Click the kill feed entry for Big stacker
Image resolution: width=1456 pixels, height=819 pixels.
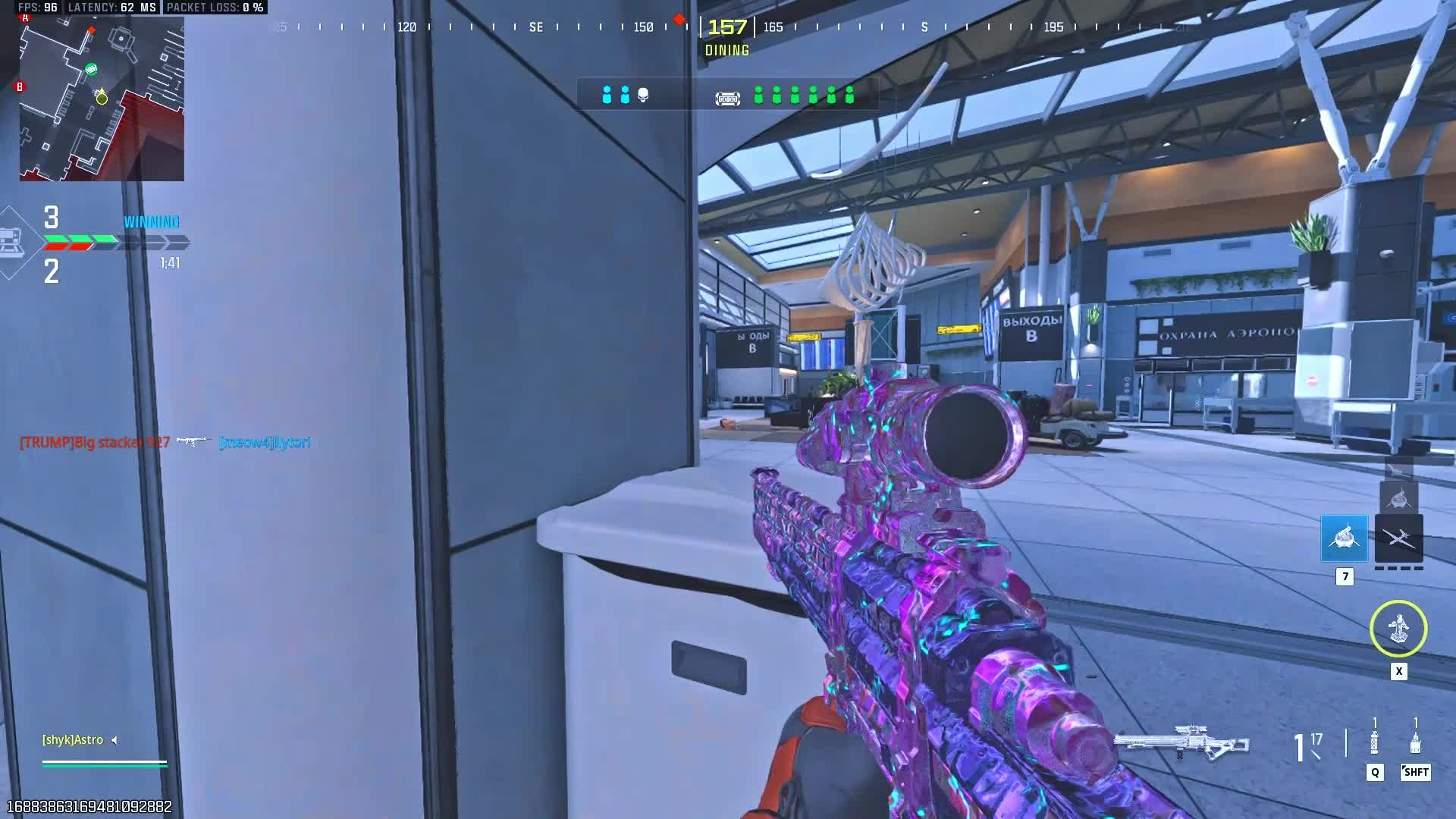[x=95, y=442]
